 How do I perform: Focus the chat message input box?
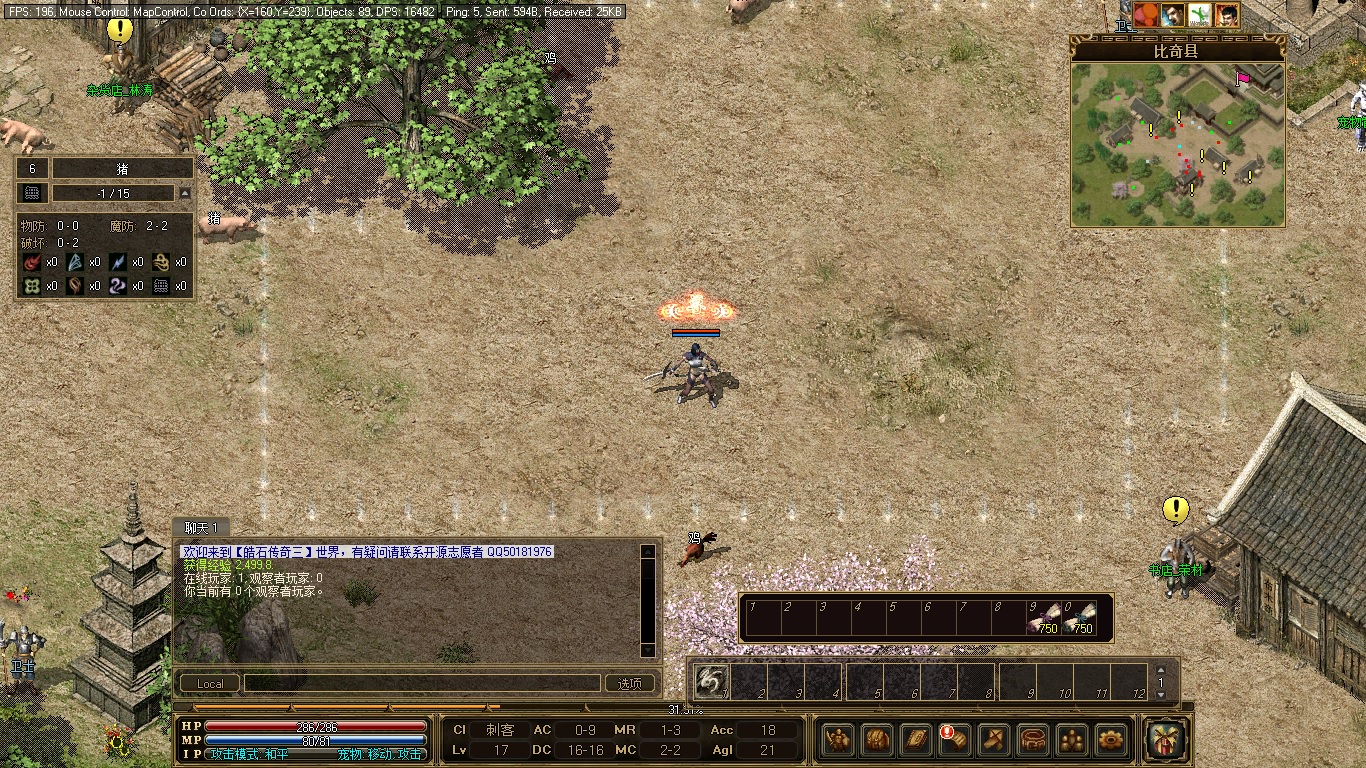click(421, 684)
